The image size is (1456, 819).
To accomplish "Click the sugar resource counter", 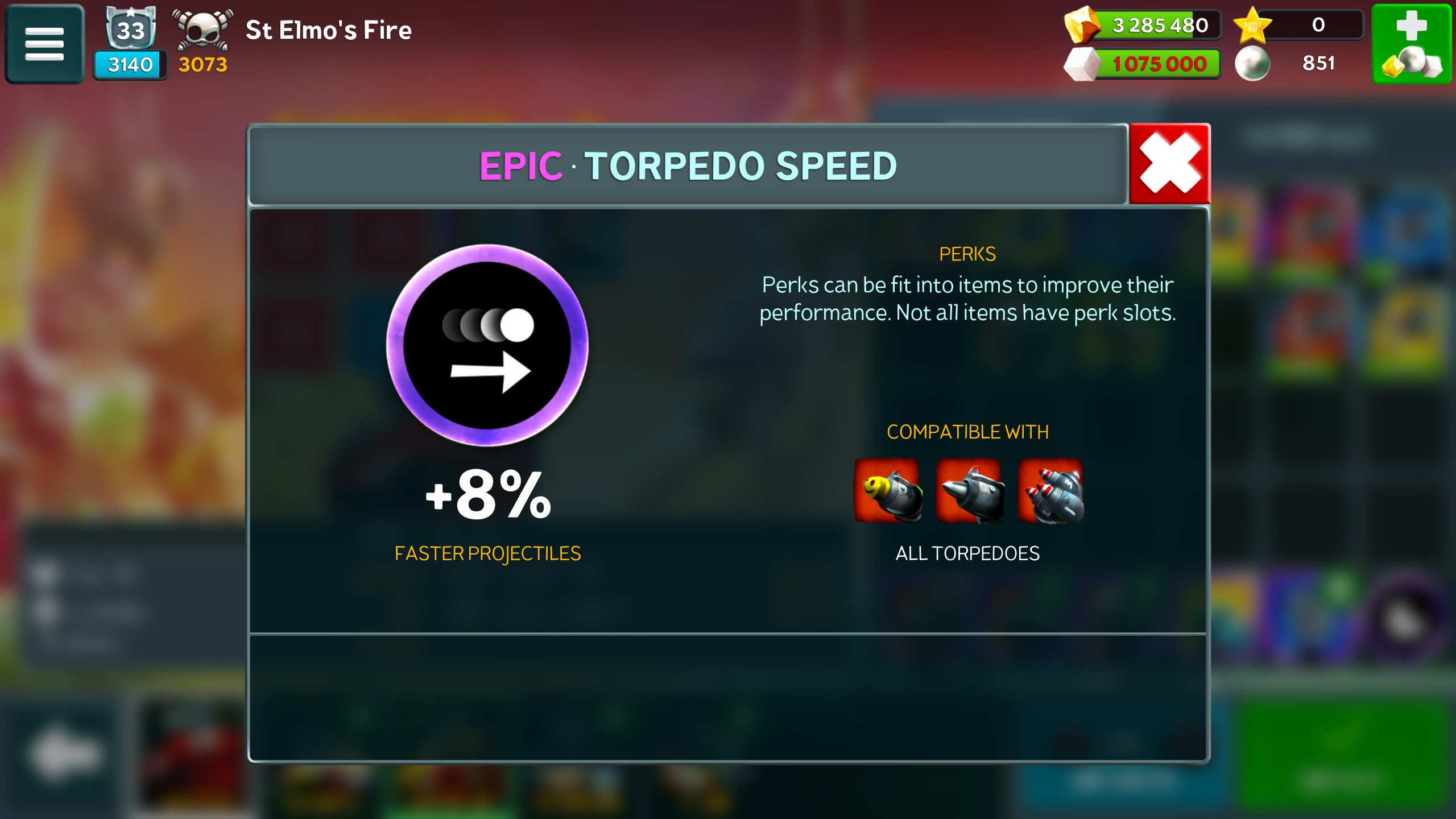I will [x=1143, y=64].
